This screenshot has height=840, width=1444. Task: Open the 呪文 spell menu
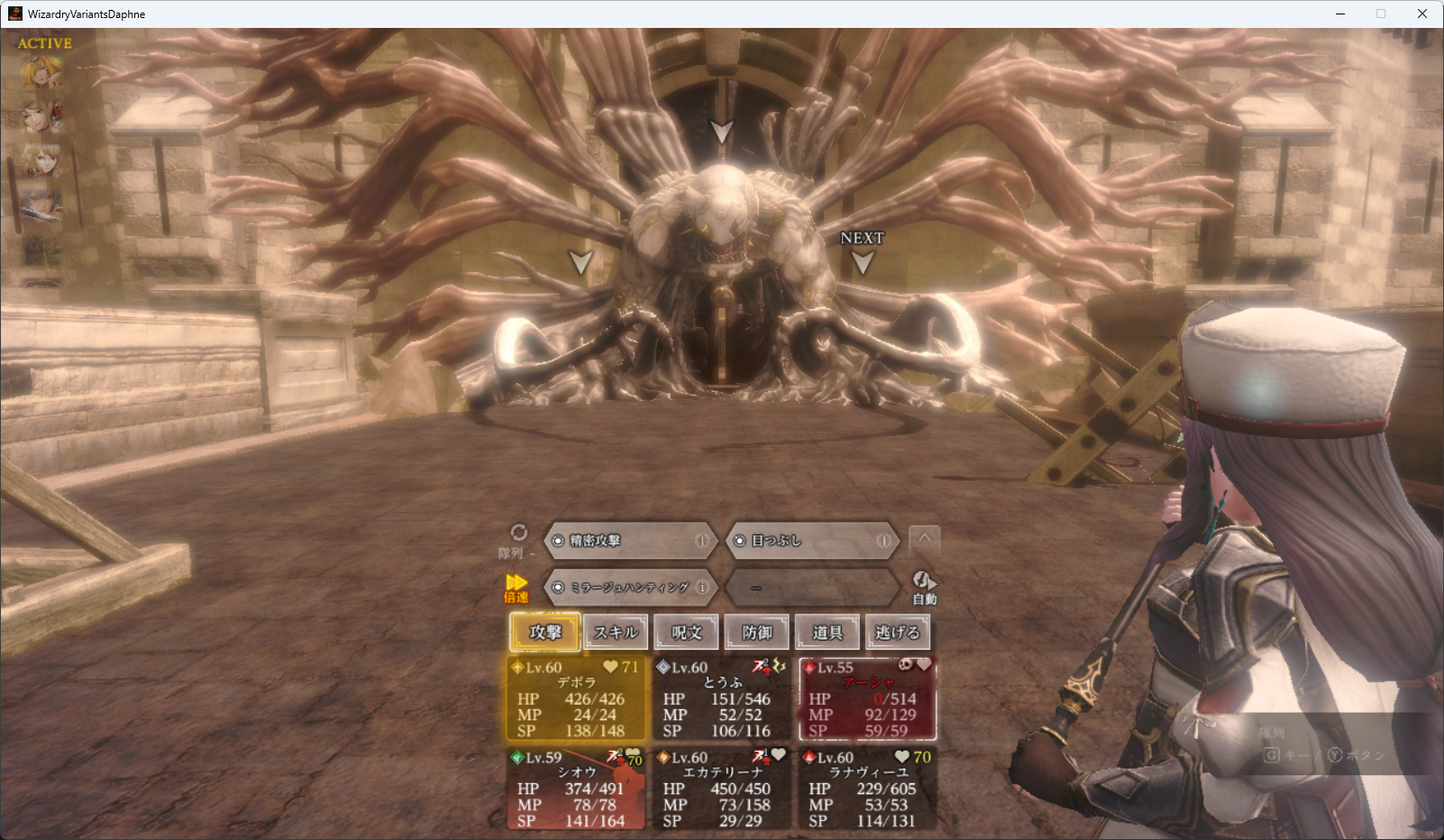tap(686, 632)
